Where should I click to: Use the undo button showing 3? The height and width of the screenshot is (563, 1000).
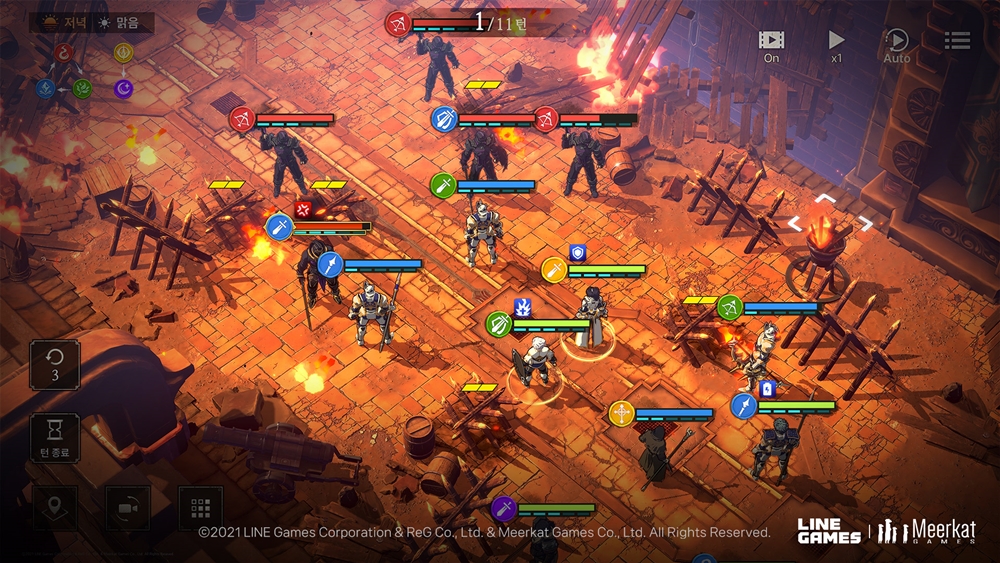(x=55, y=364)
